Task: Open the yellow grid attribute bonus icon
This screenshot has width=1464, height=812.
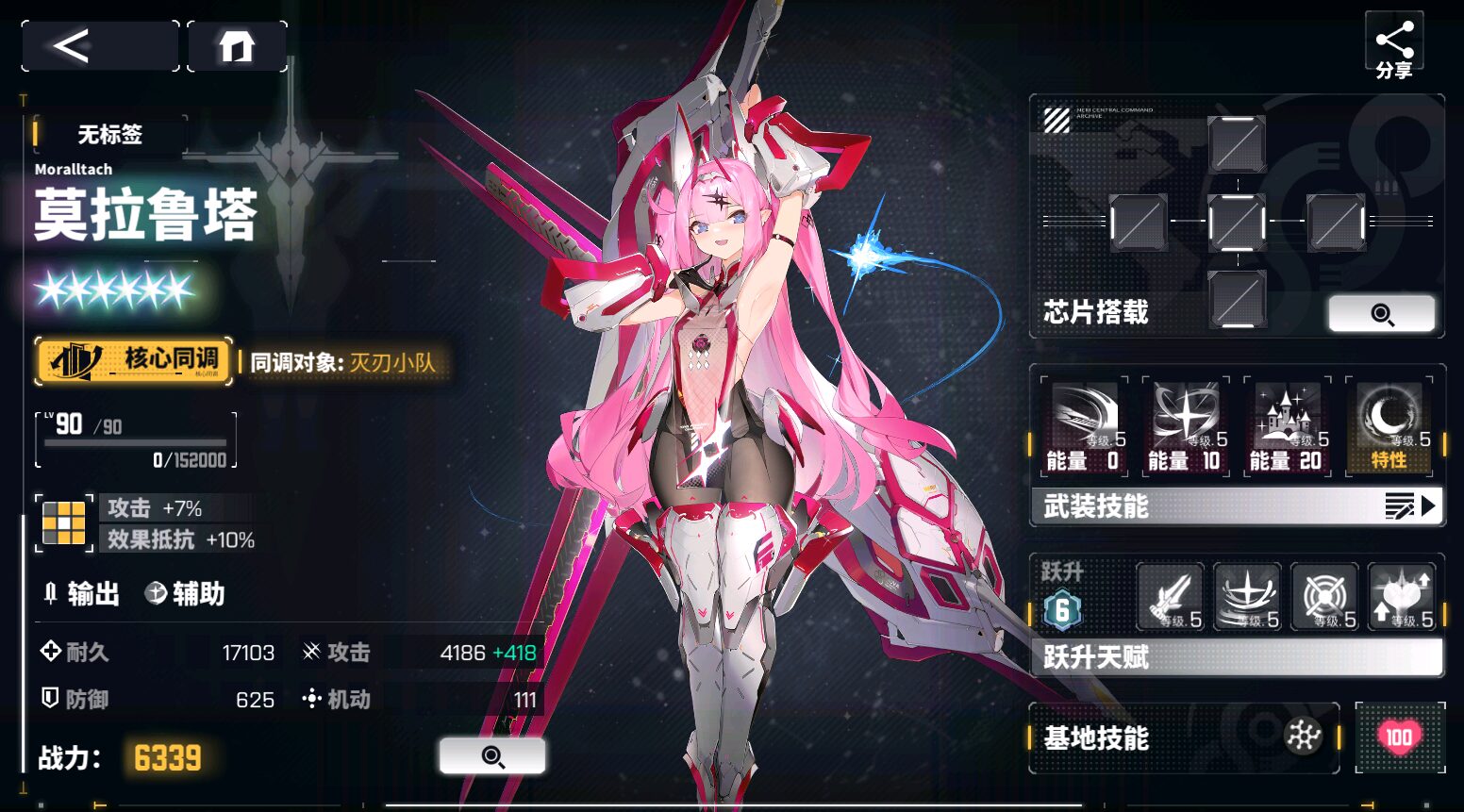Action: coord(64,522)
